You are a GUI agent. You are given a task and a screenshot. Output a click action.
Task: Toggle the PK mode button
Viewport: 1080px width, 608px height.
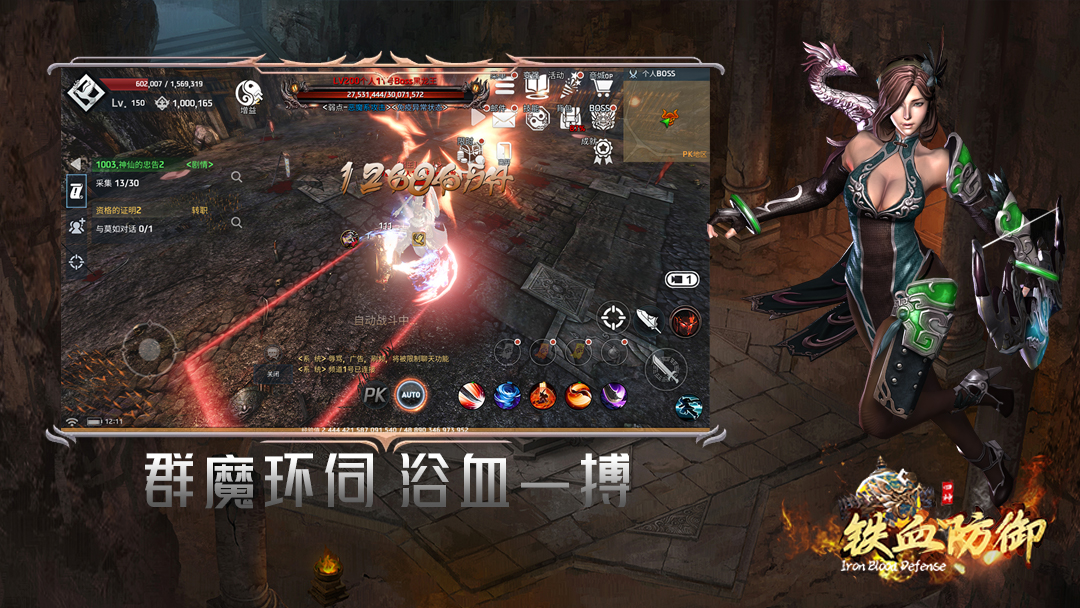click(x=375, y=395)
